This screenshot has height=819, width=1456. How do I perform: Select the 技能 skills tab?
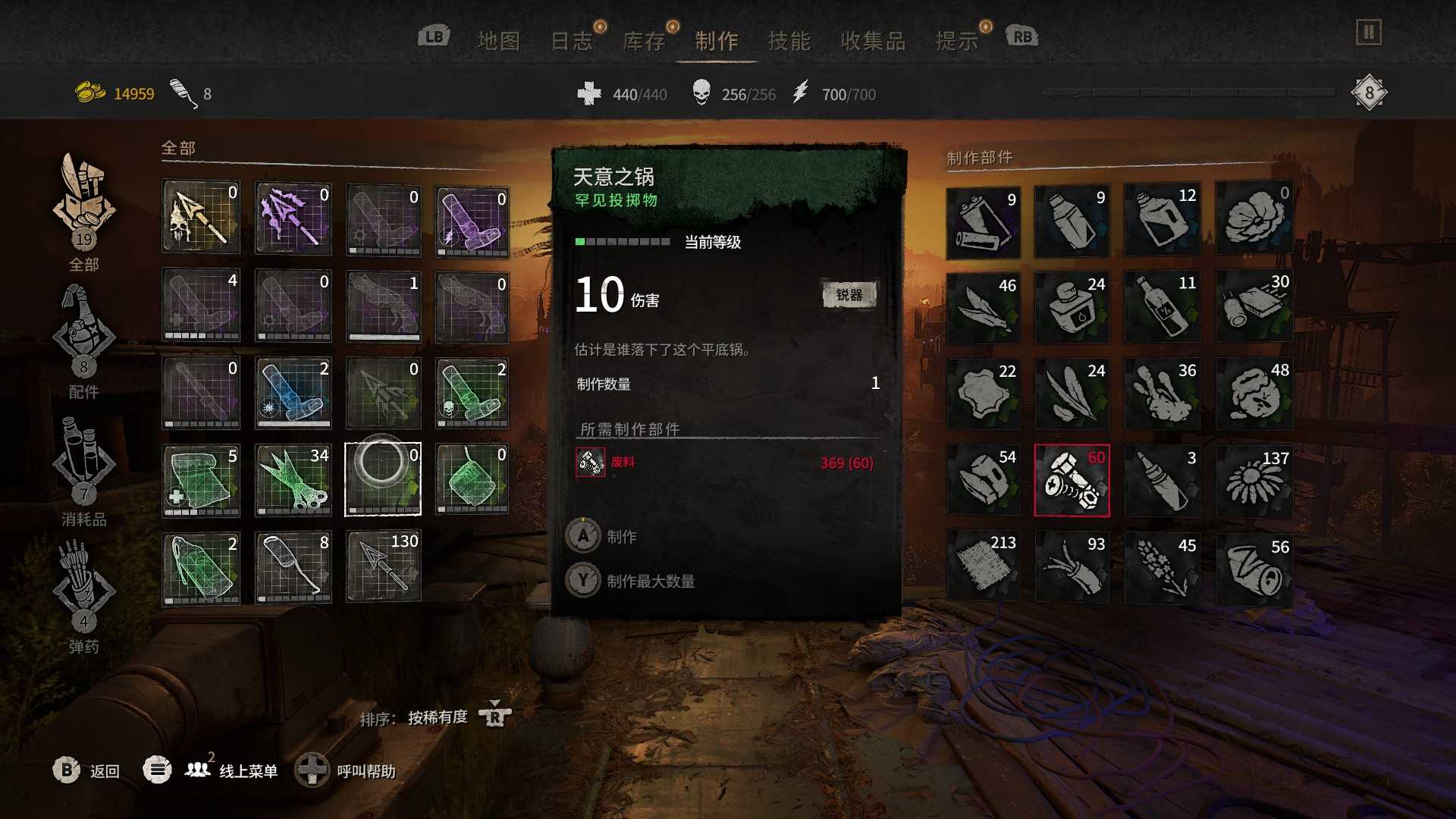coord(789,41)
